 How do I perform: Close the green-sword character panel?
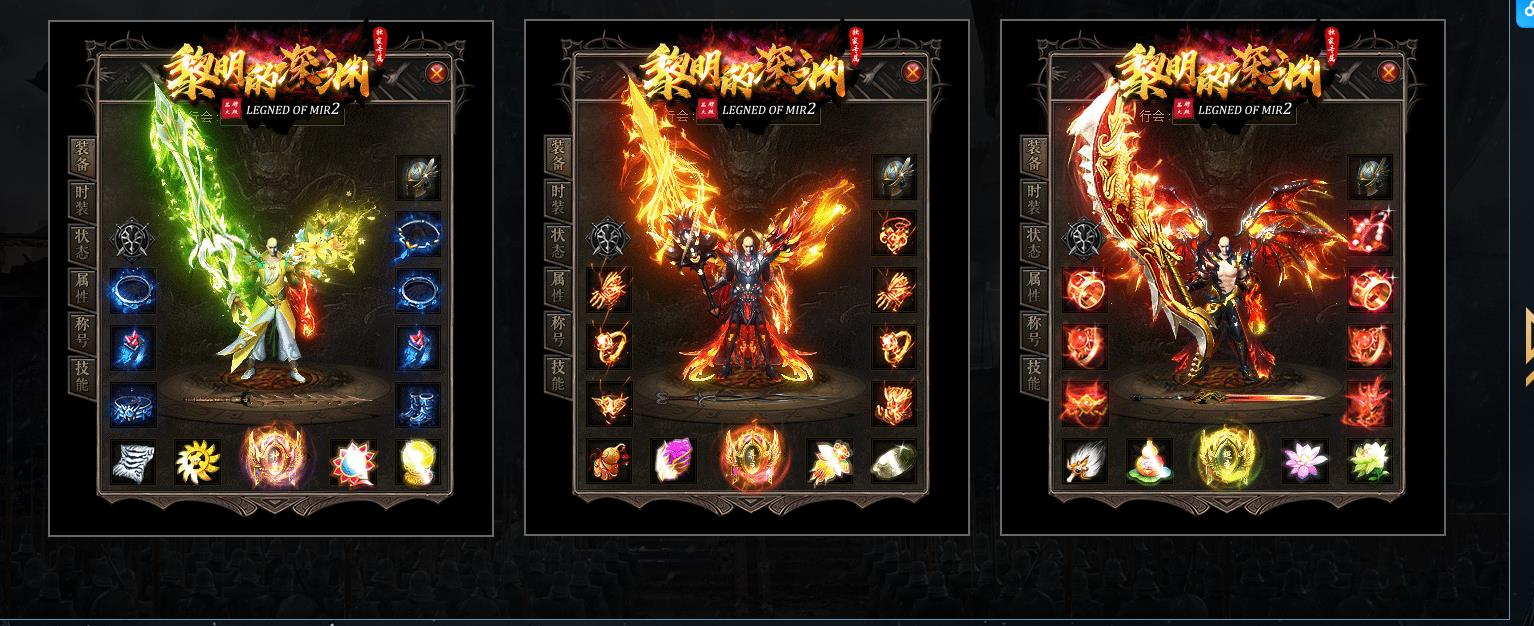pyautogui.click(x=436, y=72)
